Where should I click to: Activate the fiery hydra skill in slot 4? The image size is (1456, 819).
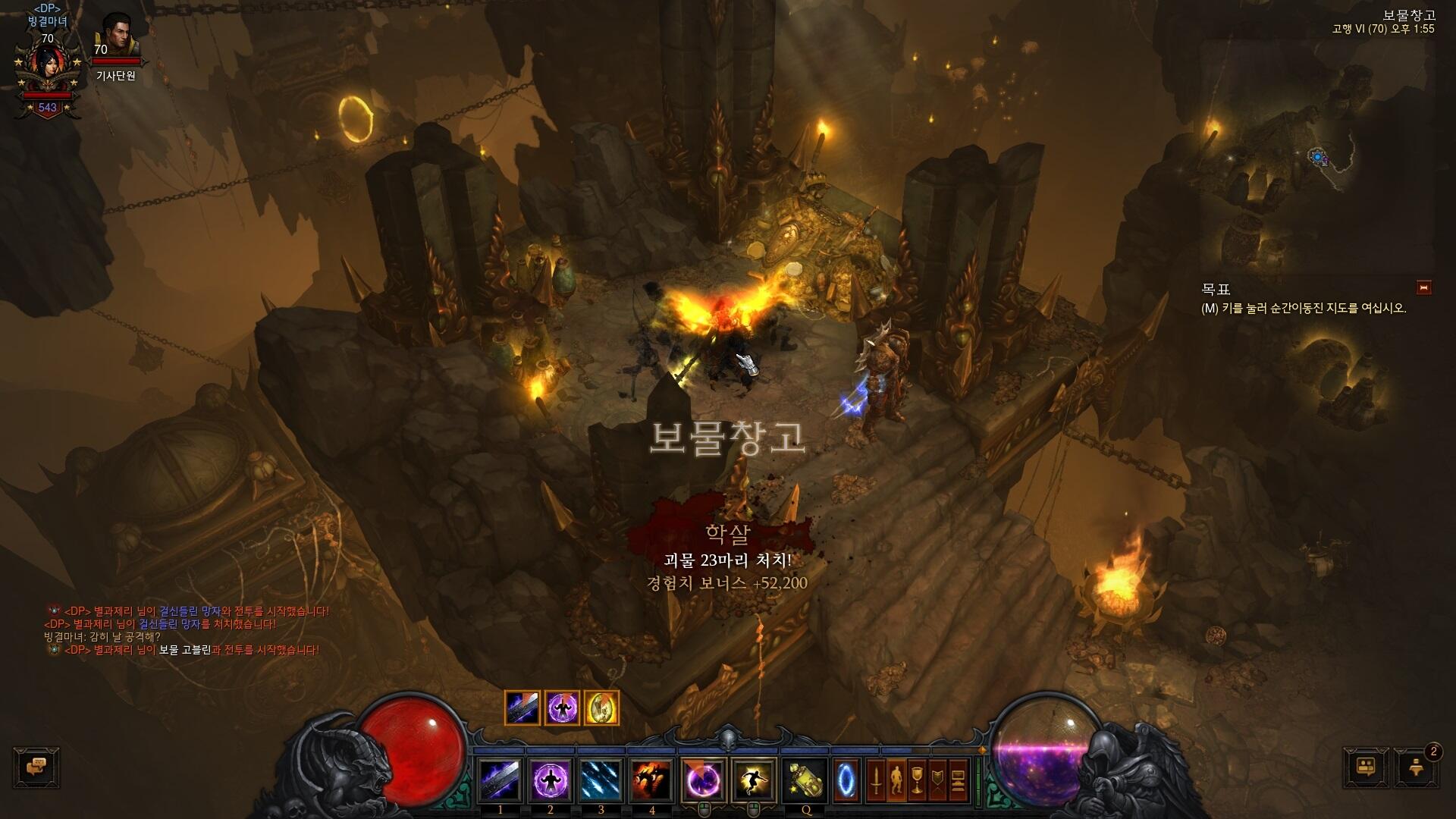coord(651,780)
